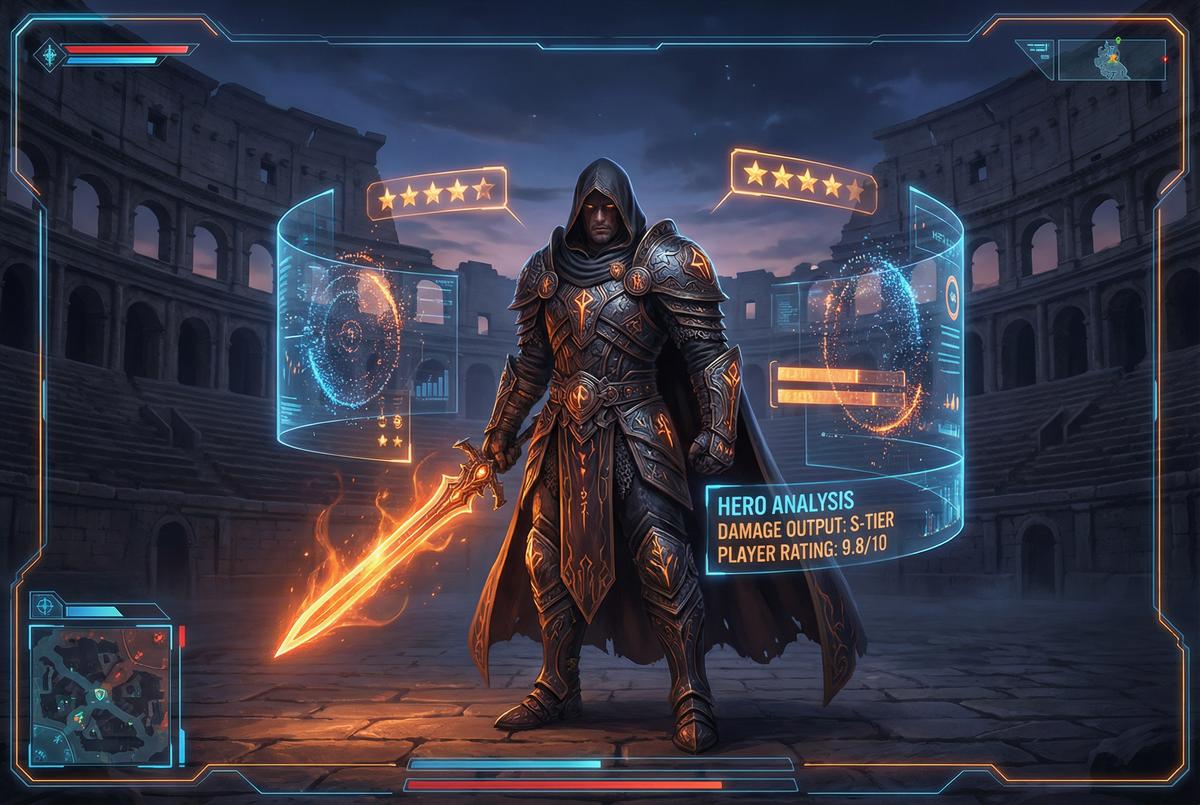This screenshot has height=805, width=1200.
Task: Click the diamond emblem beside the red bar
Action: pos(49,53)
